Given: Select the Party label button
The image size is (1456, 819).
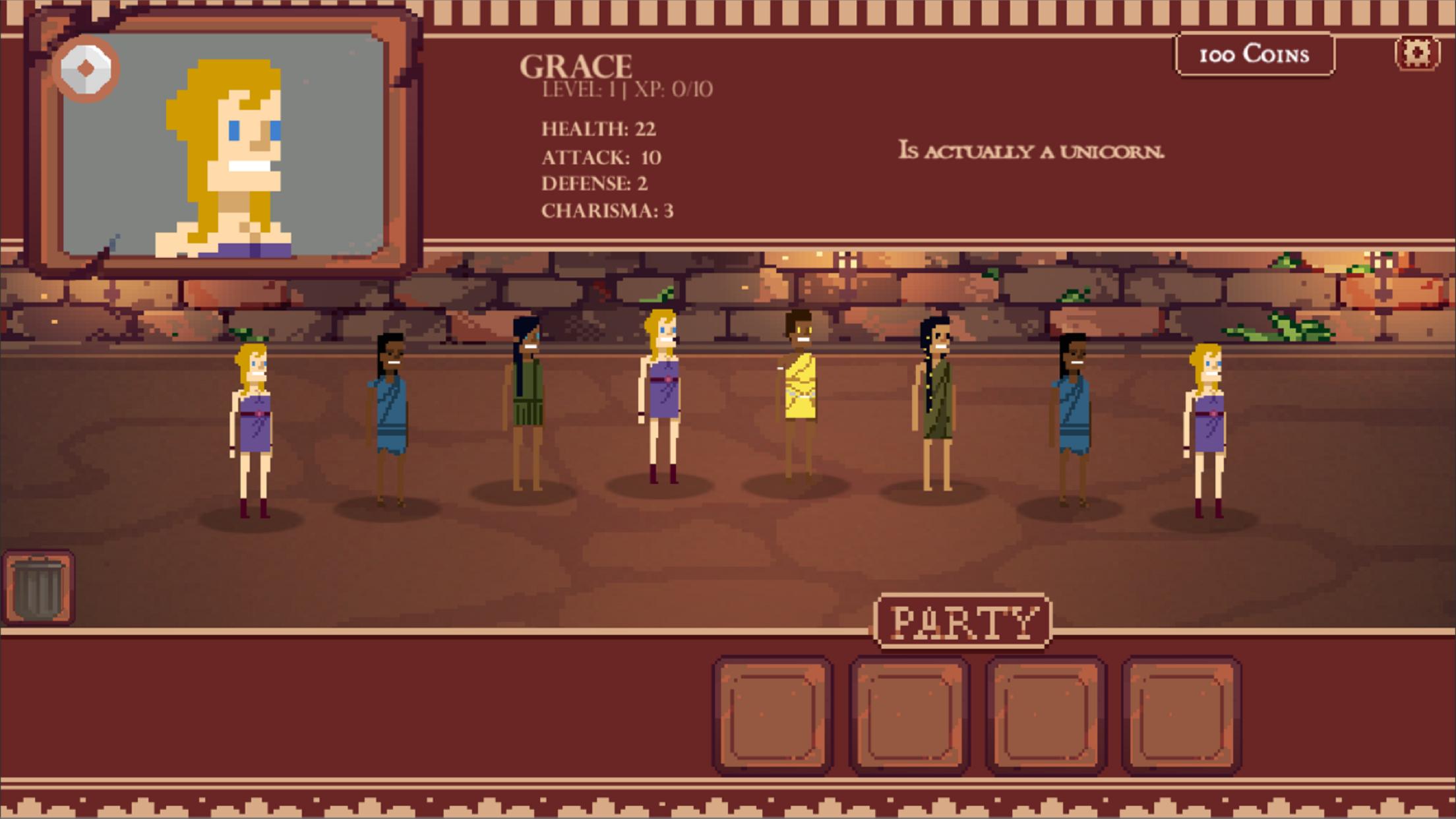Looking at the screenshot, I should [x=962, y=621].
